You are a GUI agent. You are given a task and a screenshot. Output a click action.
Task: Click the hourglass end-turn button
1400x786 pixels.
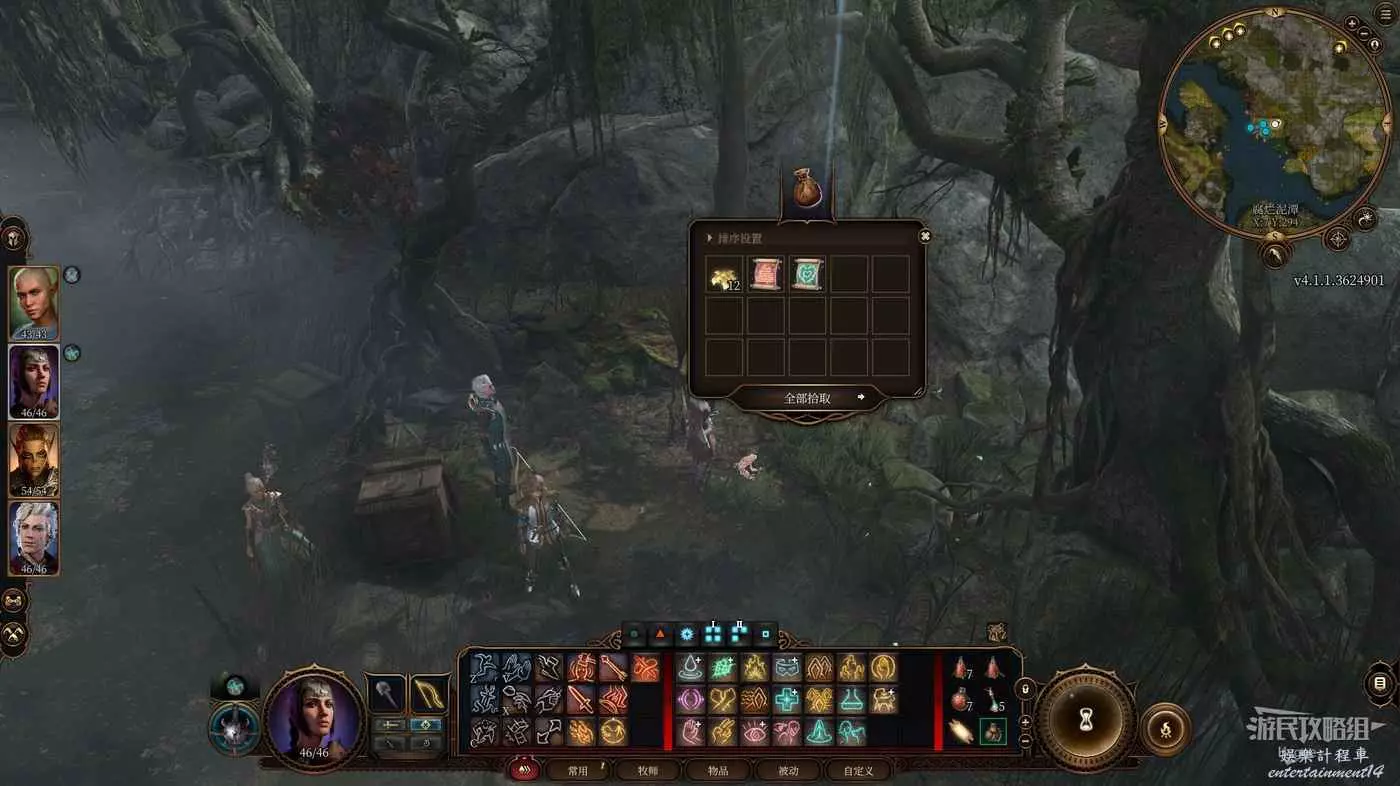1085,718
